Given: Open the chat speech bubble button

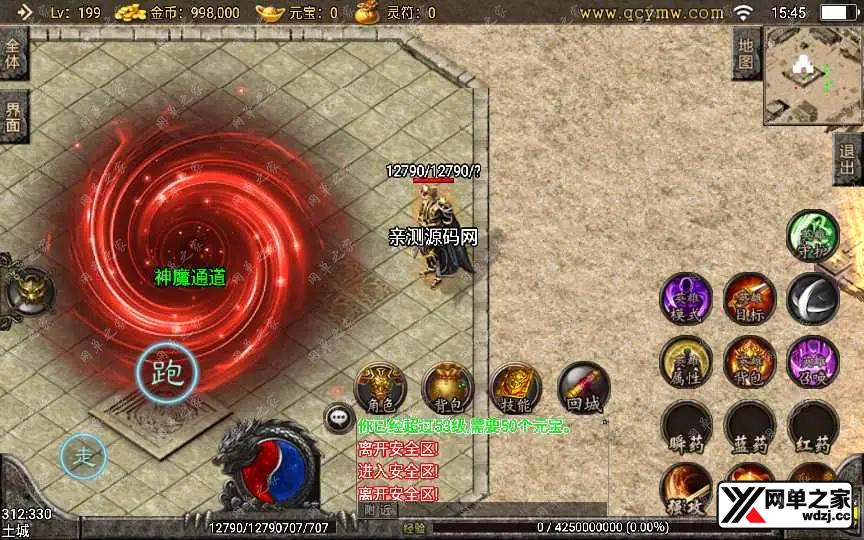Looking at the screenshot, I should [340, 418].
